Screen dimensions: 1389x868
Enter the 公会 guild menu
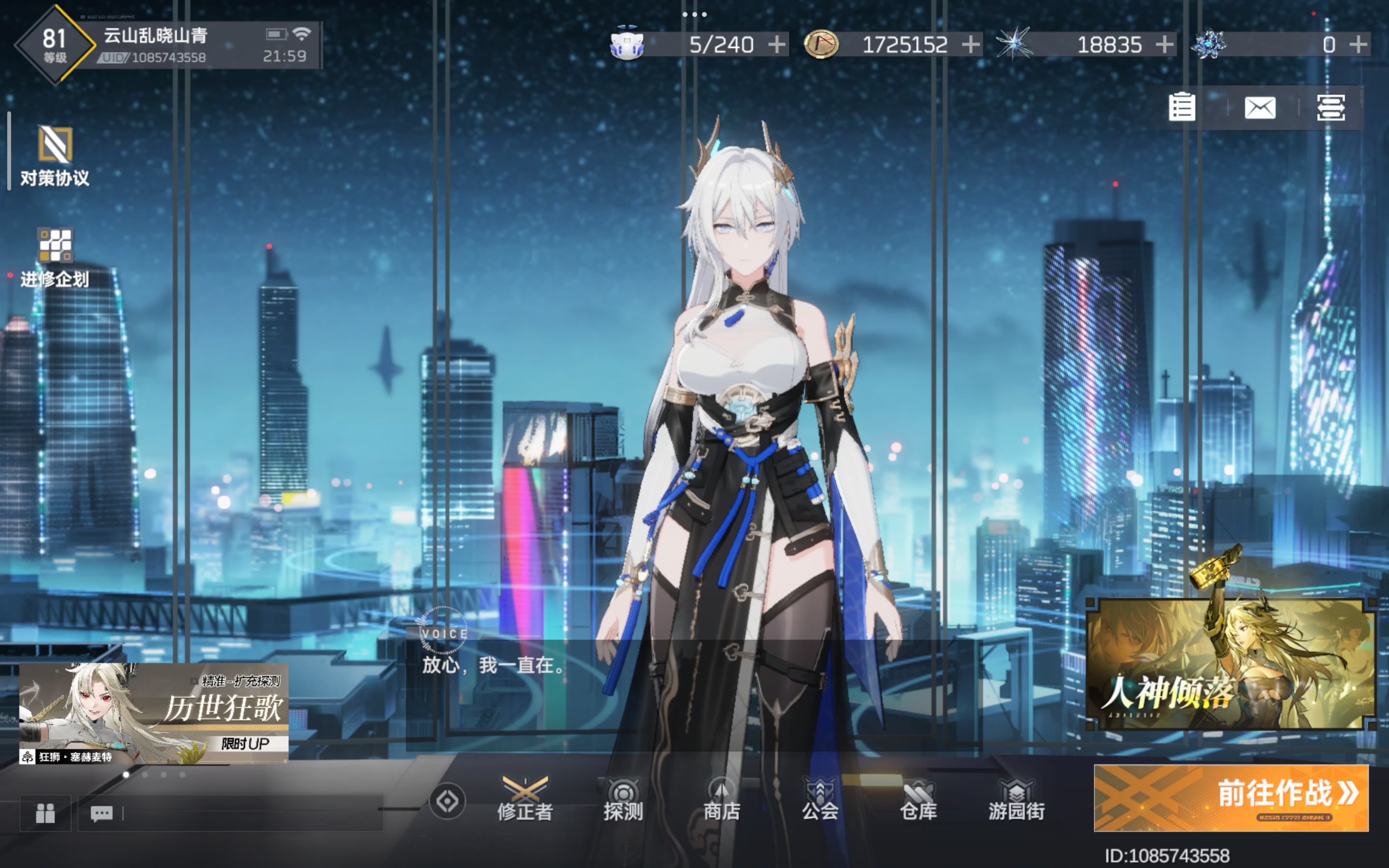pos(820,799)
